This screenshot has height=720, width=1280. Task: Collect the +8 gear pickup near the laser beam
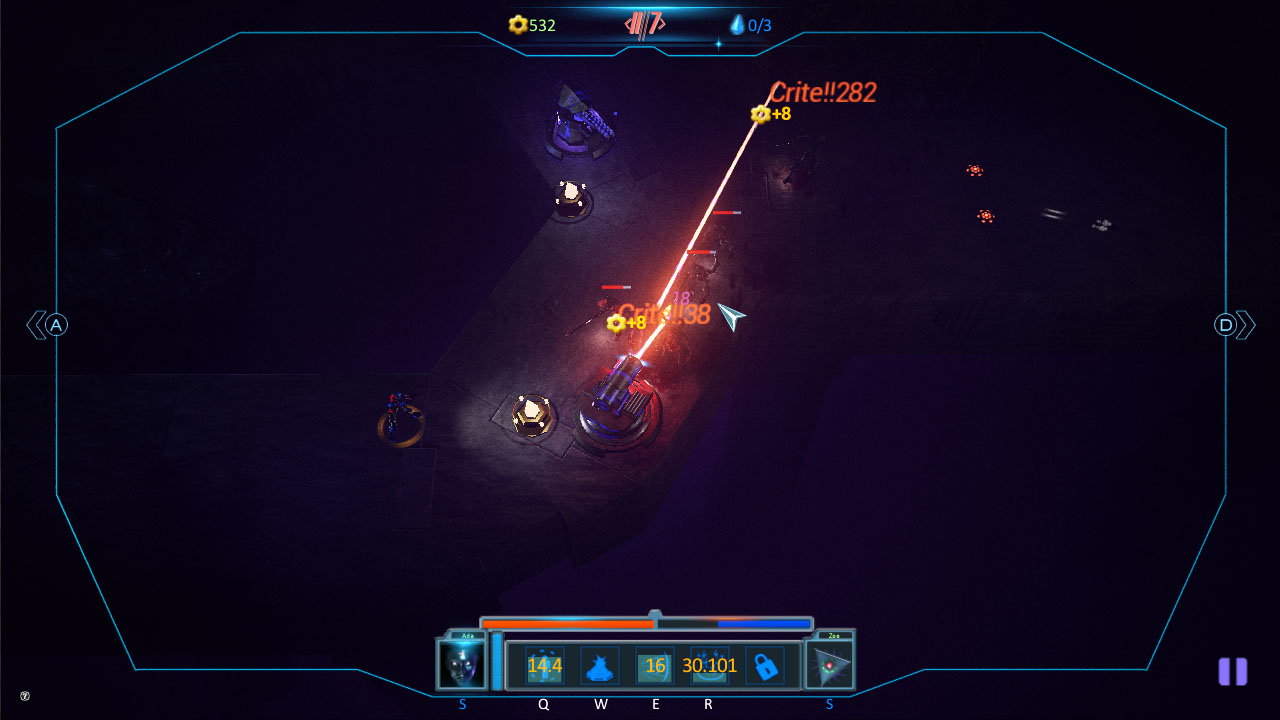(614, 323)
